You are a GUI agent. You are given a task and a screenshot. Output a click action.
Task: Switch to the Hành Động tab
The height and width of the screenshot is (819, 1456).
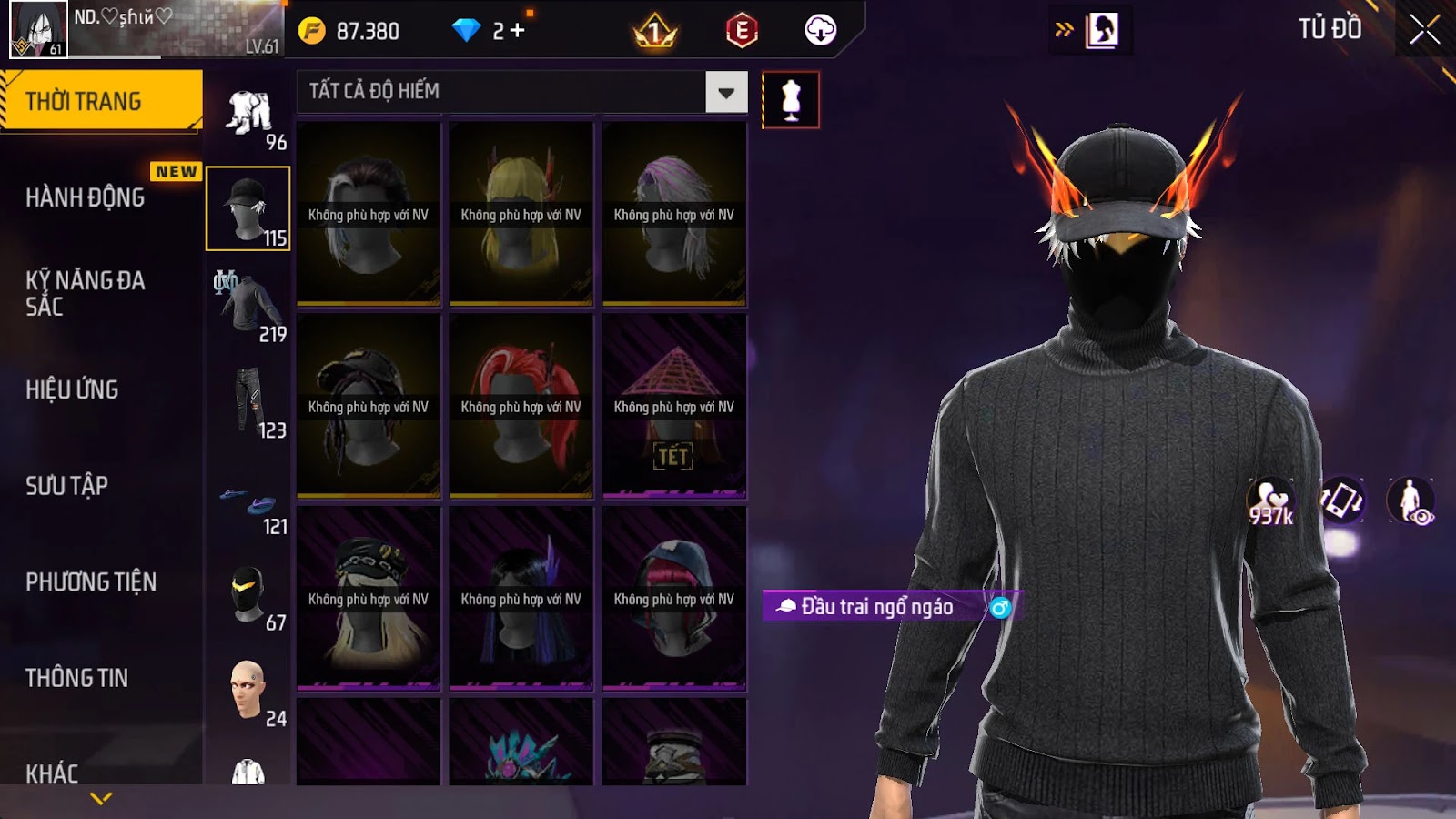click(86, 197)
